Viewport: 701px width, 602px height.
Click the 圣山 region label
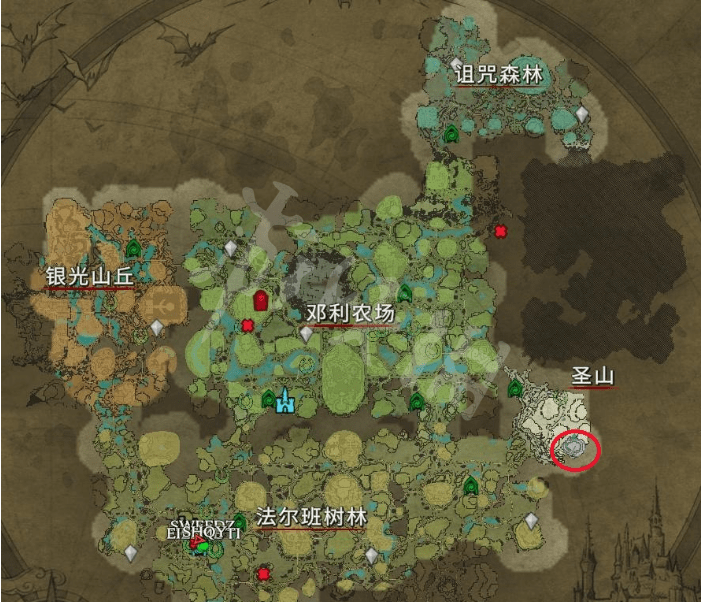click(591, 377)
